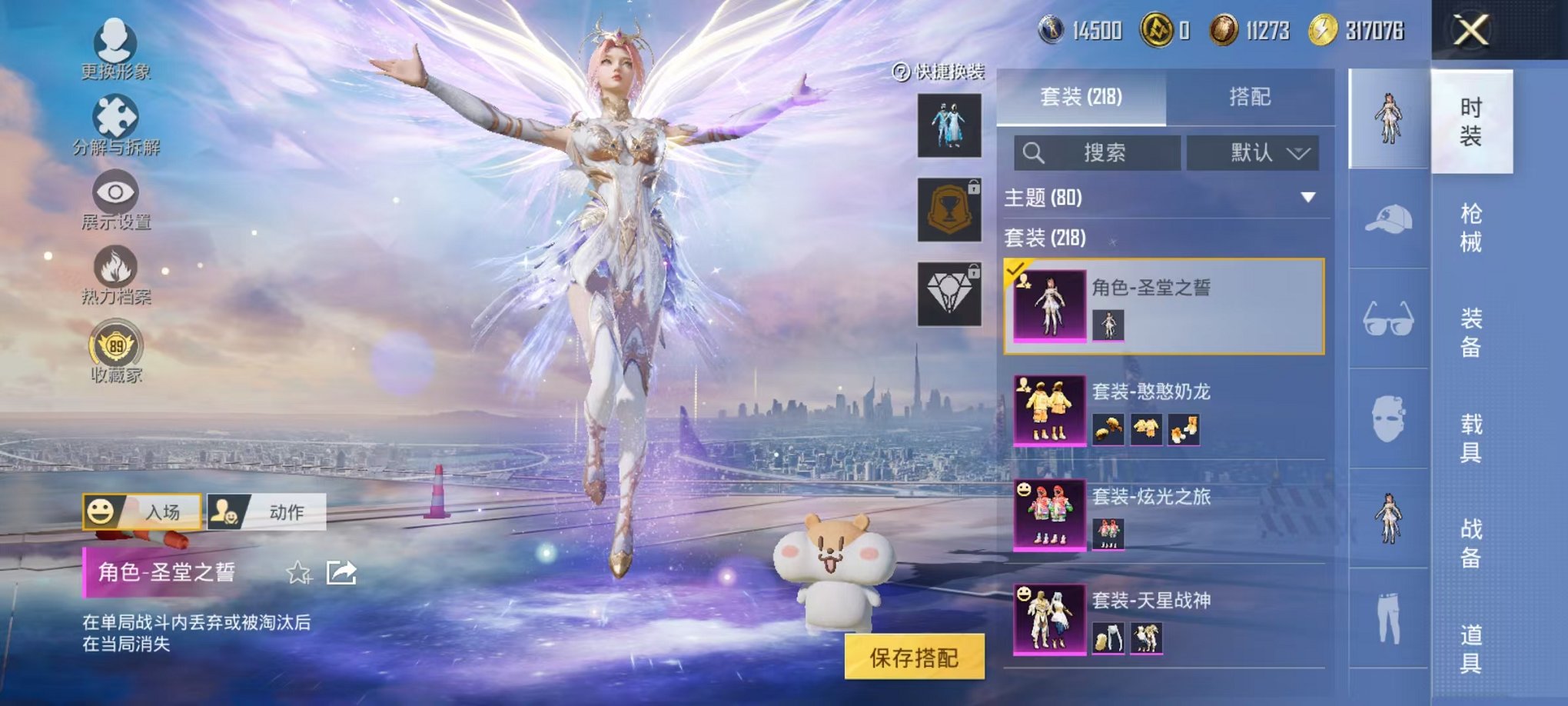The image size is (1568, 706).
Task: Open the 枪械 firearms category
Action: click(1470, 228)
